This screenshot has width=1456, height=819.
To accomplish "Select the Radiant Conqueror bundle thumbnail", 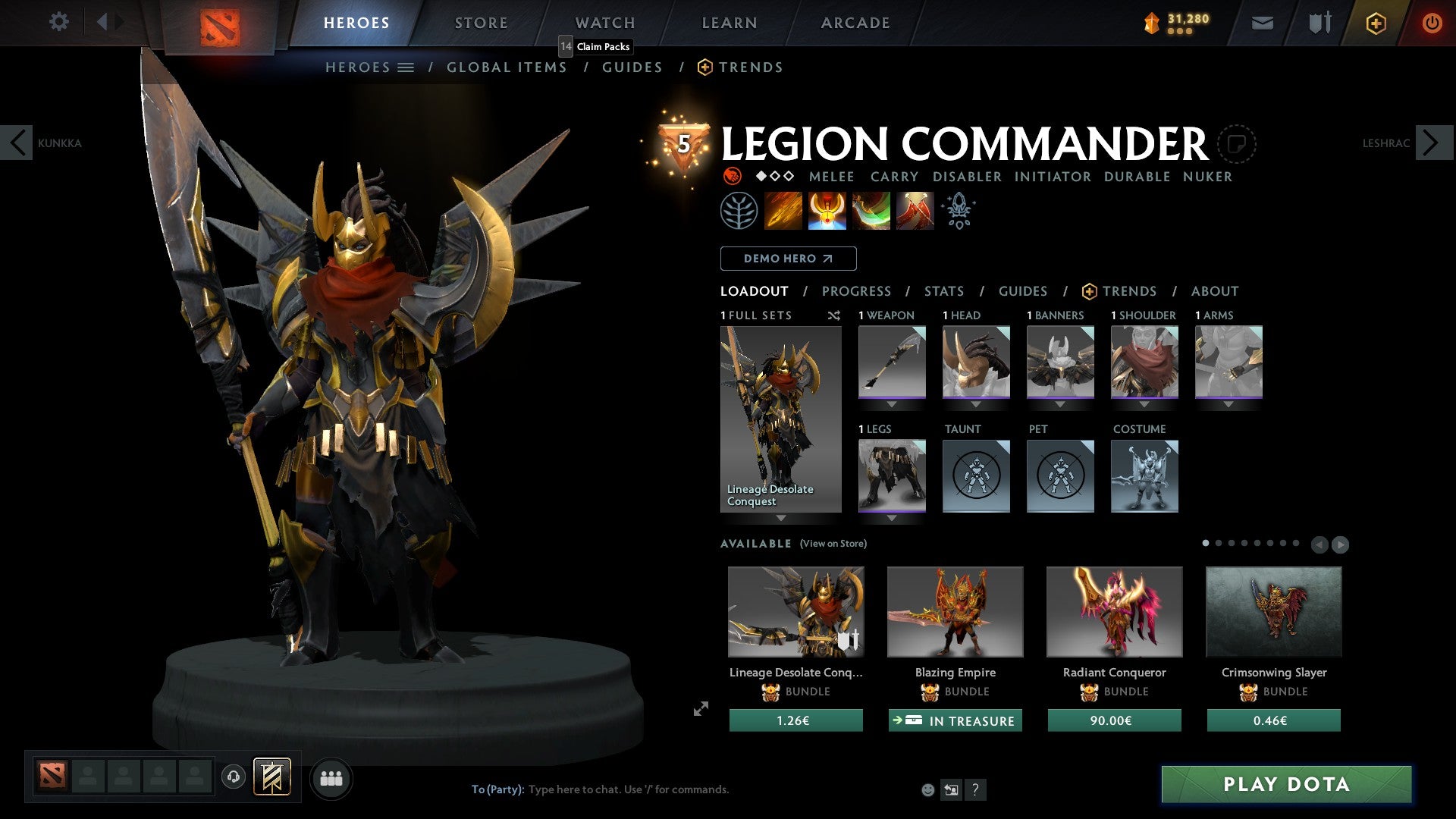I will click(x=1113, y=611).
